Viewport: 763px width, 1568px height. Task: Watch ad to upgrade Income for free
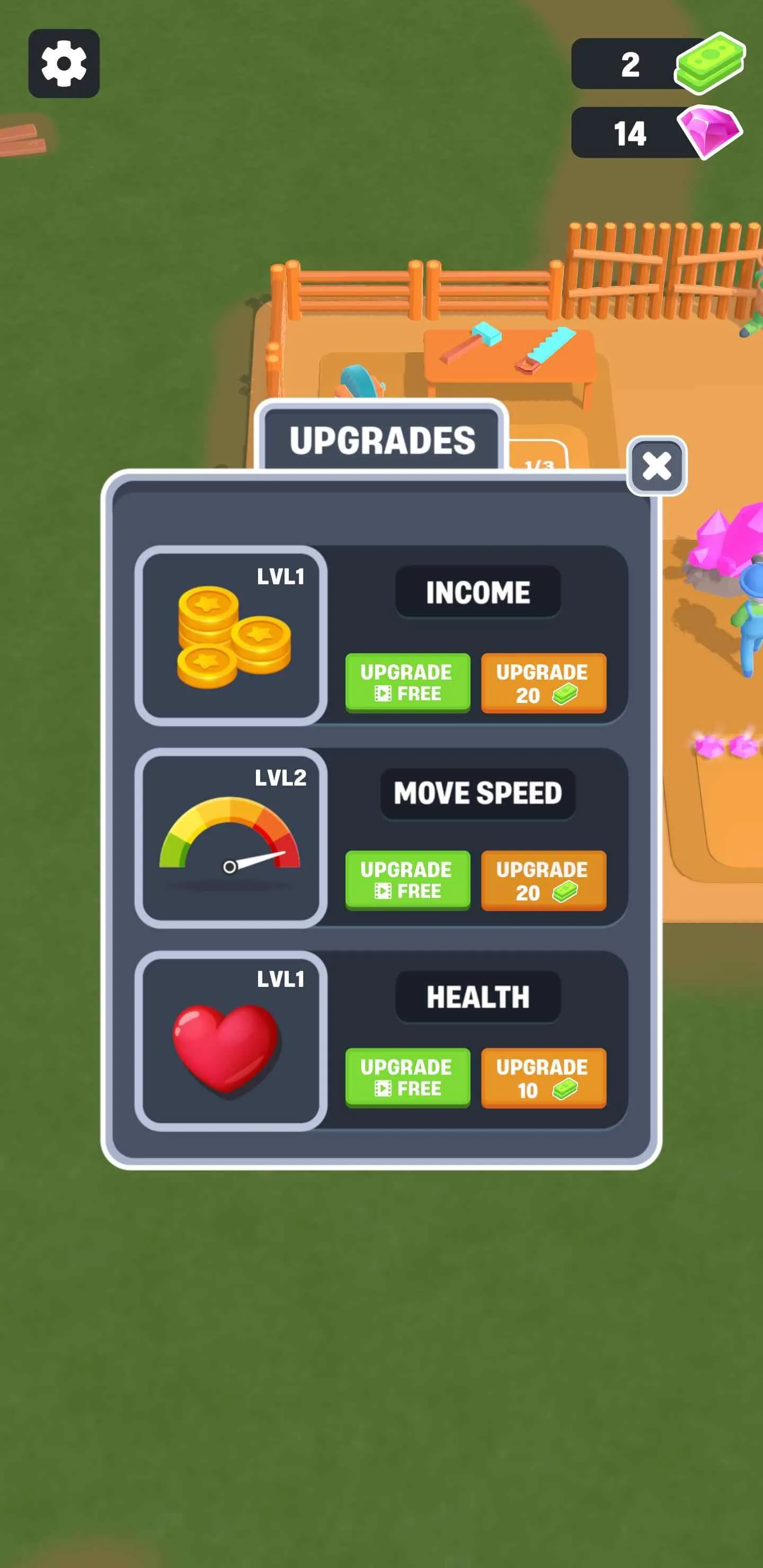(407, 683)
